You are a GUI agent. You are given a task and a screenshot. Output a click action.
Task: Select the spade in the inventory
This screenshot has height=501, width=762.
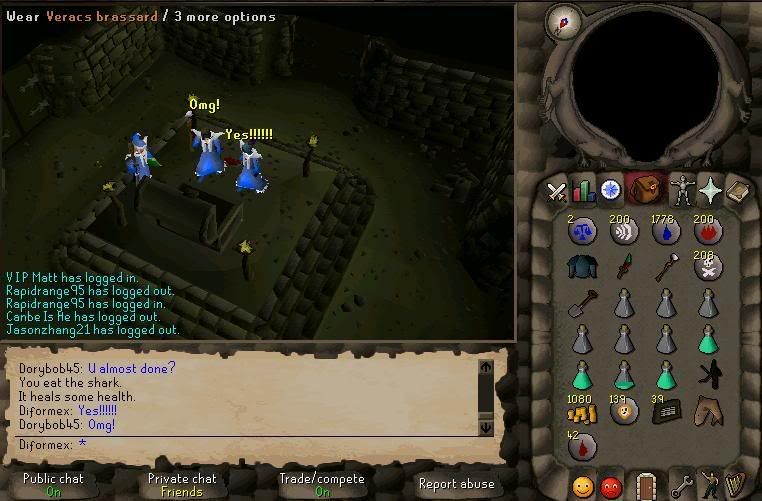[581, 301]
